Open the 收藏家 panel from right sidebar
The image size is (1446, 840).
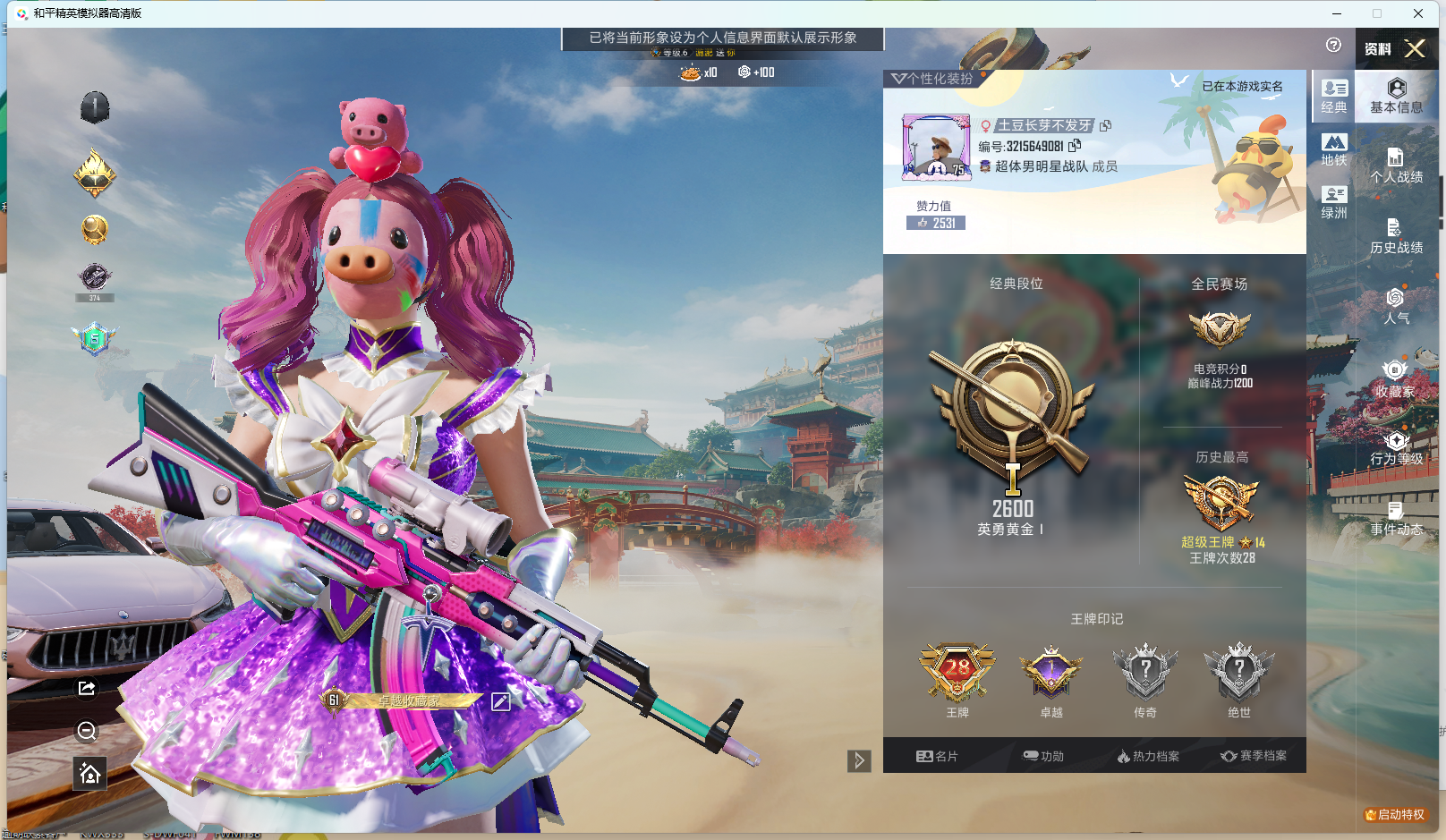1396,380
